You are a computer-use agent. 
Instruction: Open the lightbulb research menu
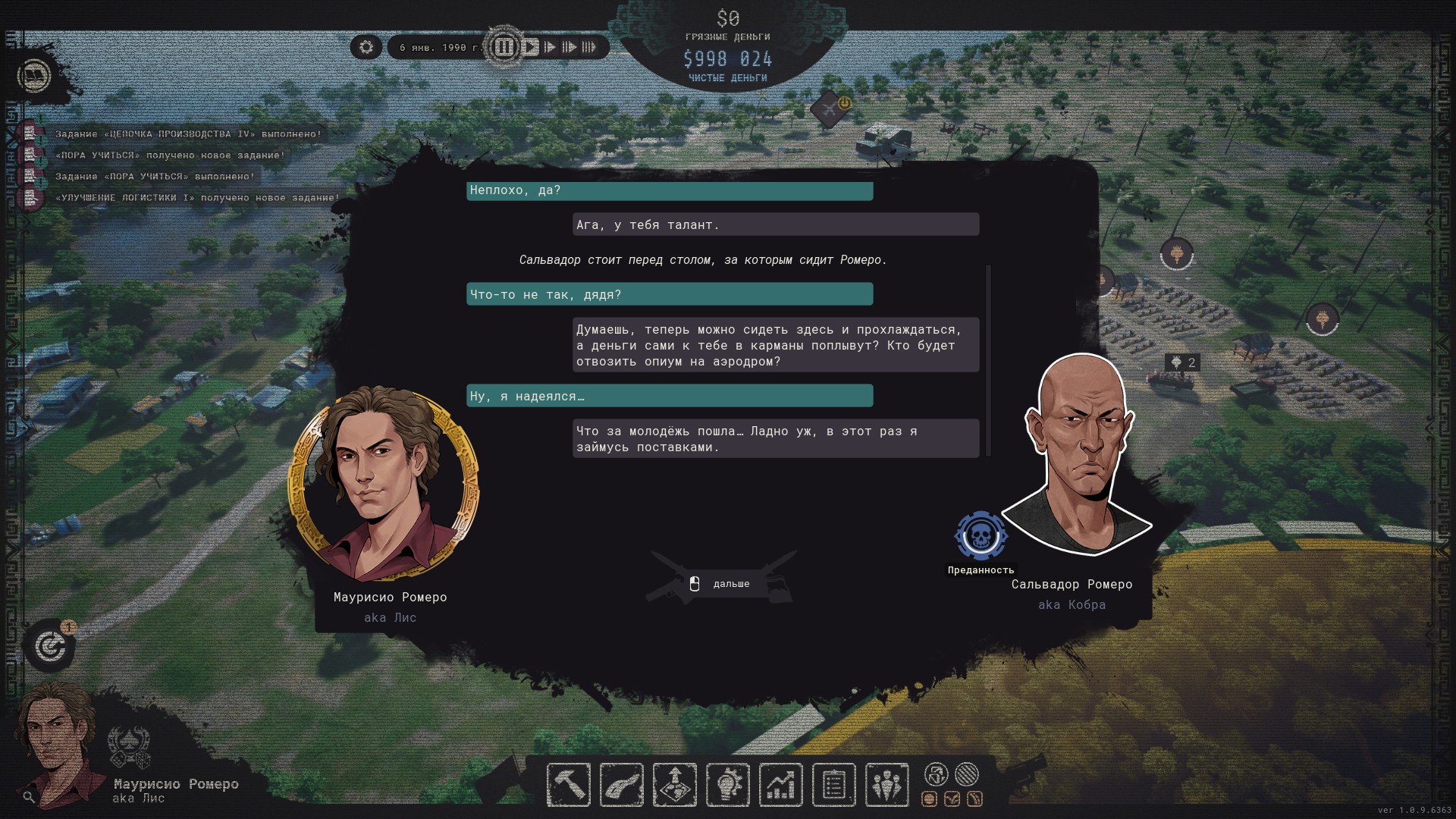click(x=727, y=784)
